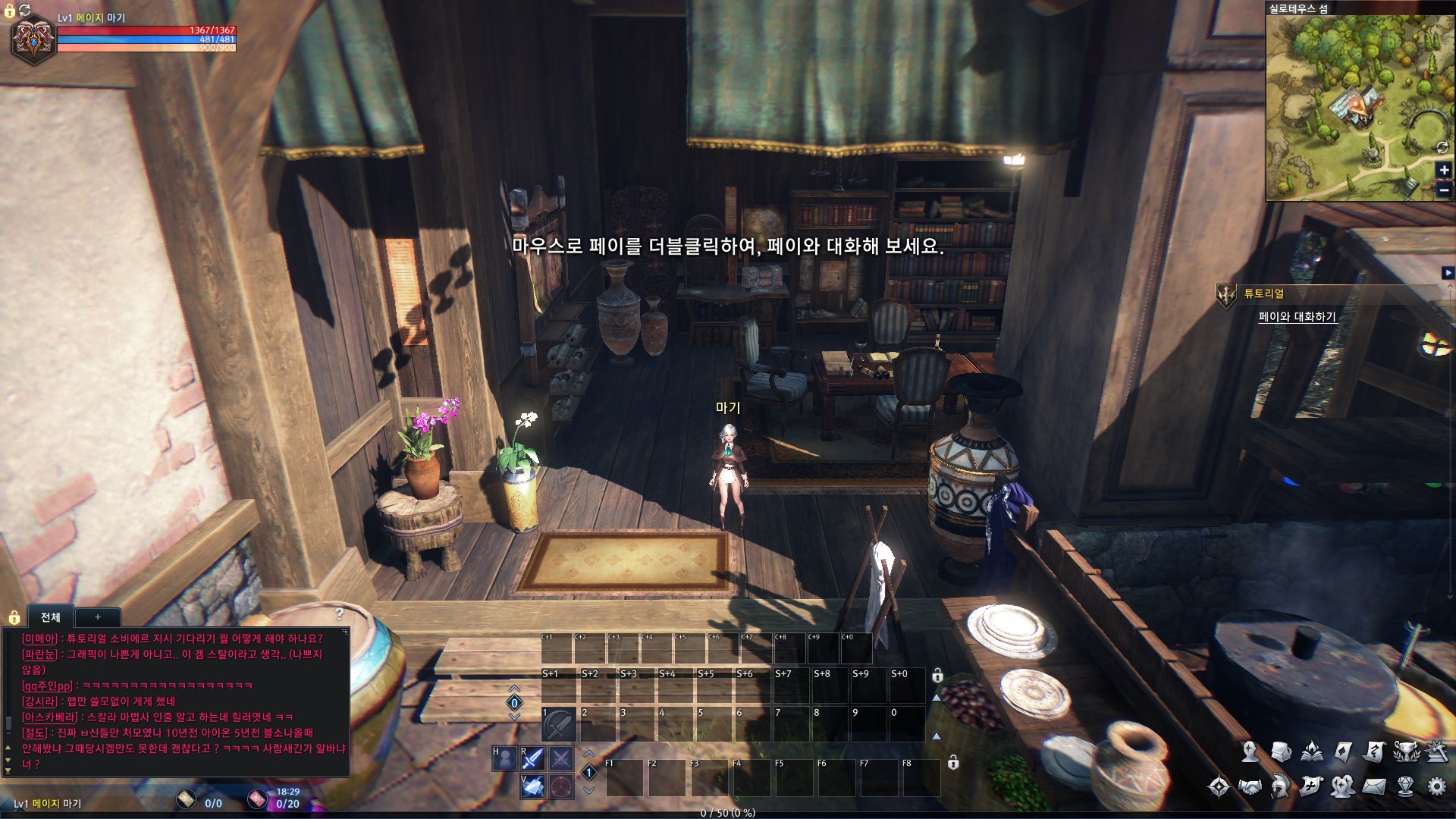Add a new chat tab with plus

[98, 617]
